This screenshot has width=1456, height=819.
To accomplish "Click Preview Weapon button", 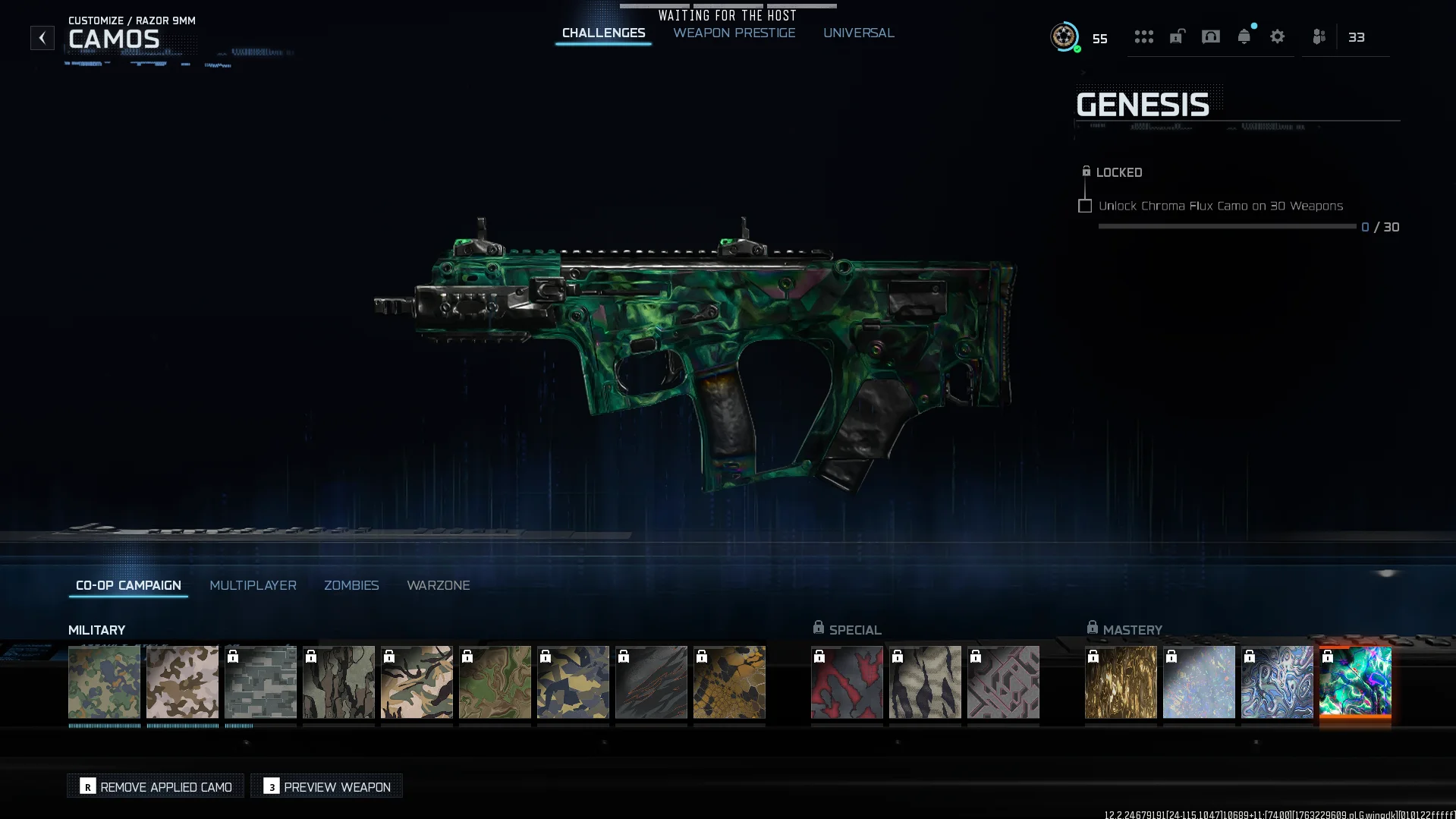I will click(x=325, y=786).
